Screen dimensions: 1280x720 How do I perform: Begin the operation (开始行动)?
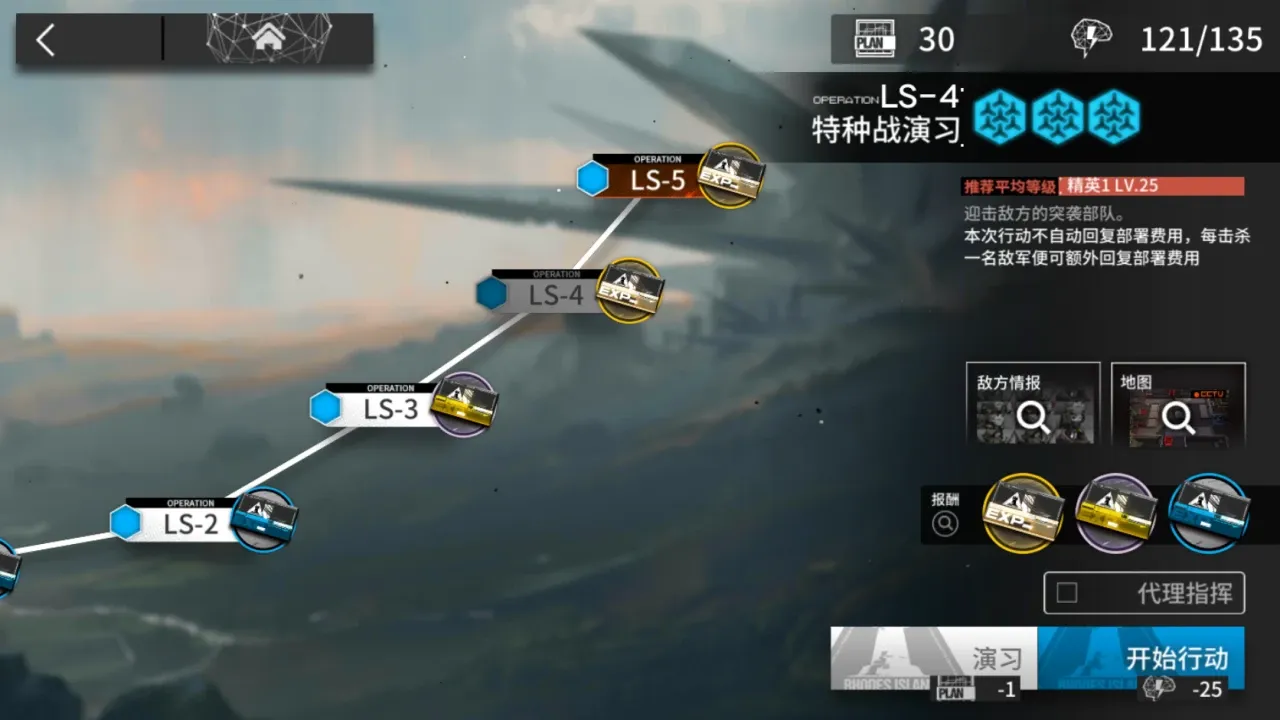pyautogui.click(x=1141, y=657)
